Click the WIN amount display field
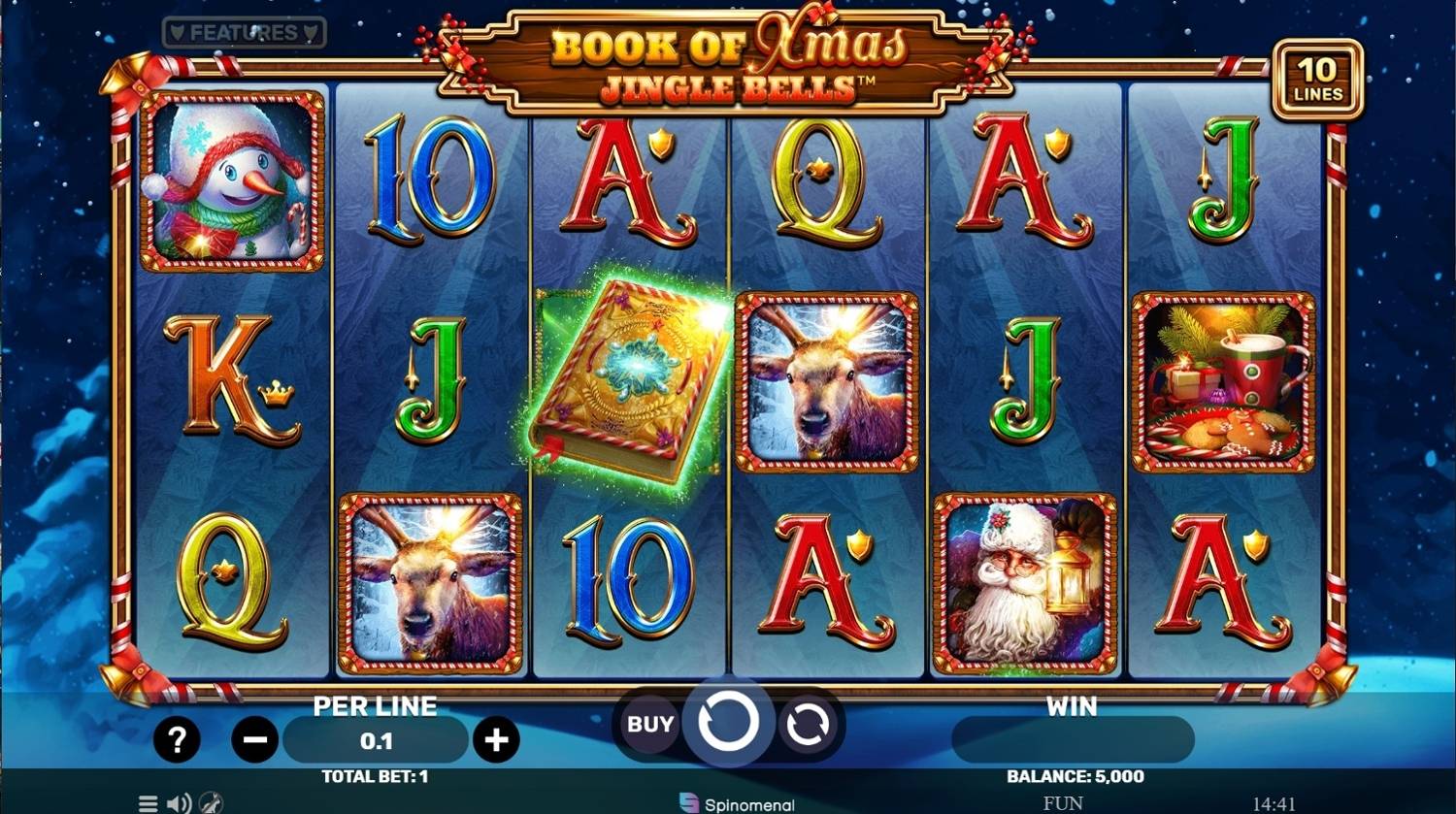Screen dimensions: 1456x814 pos(1072,739)
